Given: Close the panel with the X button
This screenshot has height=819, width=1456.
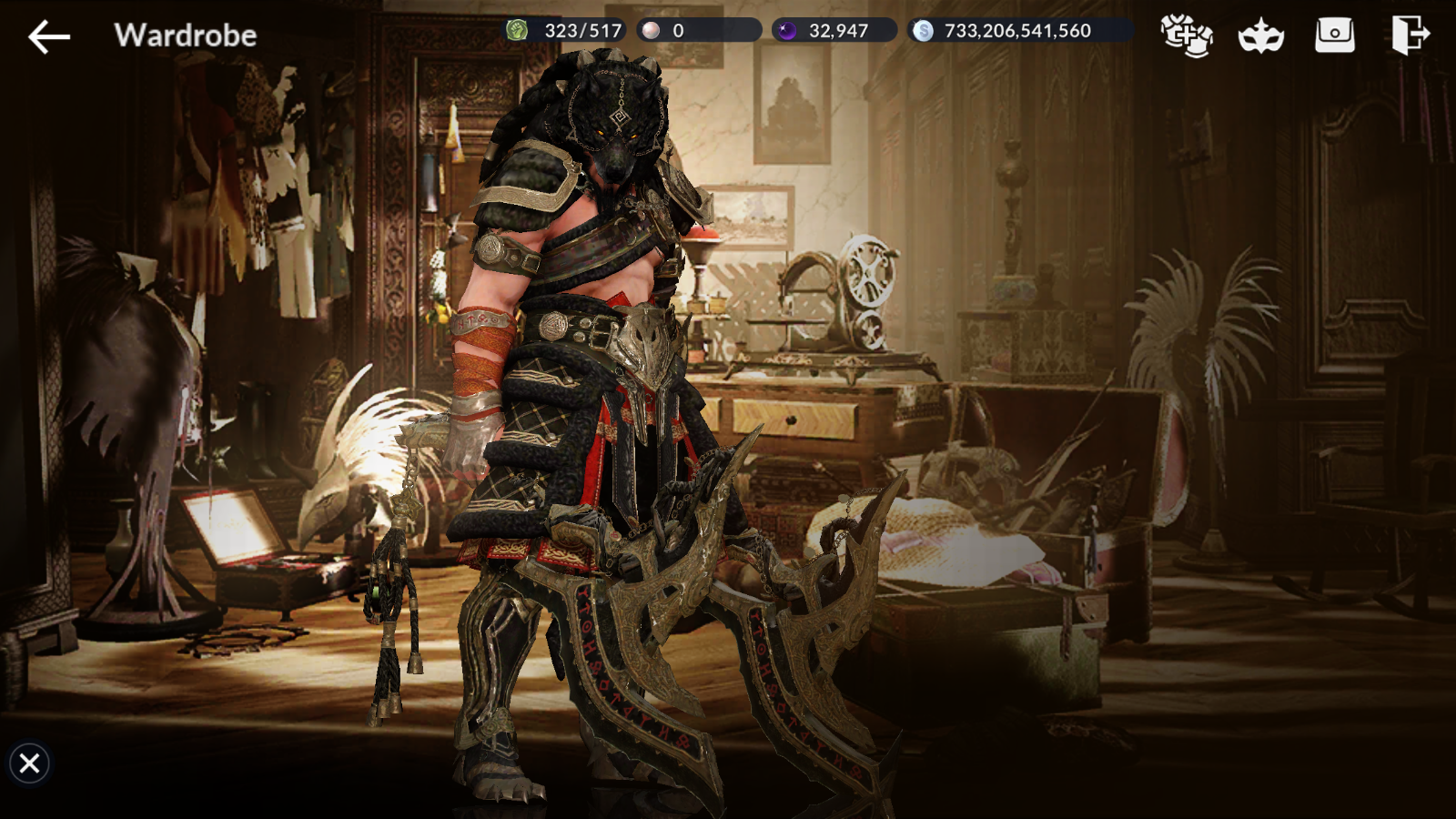Looking at the screenshot, I should pyautogui.click(x=29, y=763).
